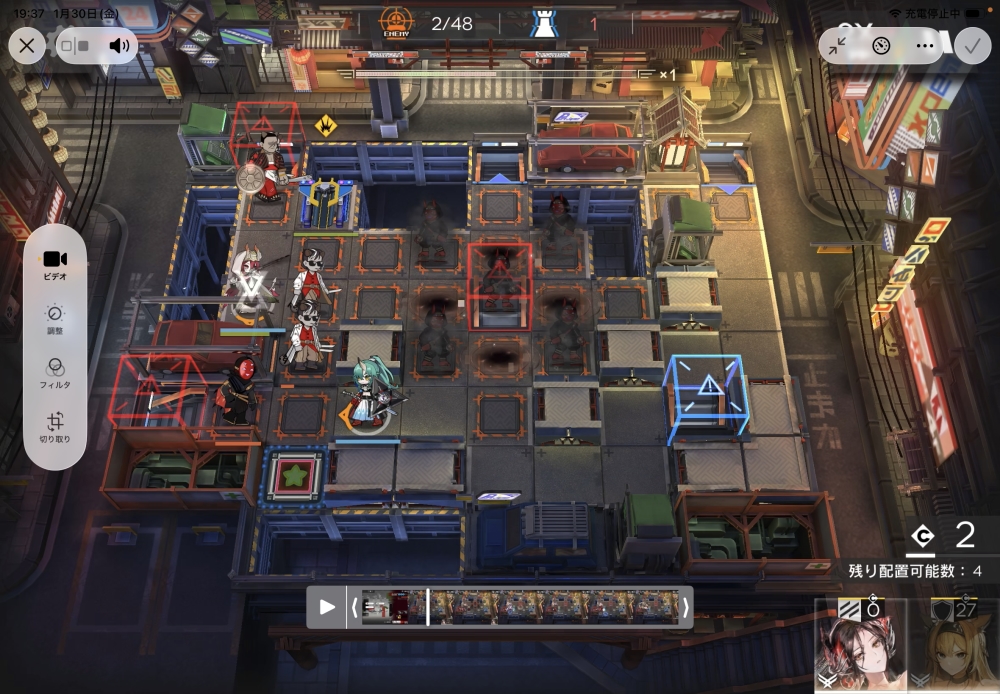Confirm edits with the checkmark button
This screenshot has height=694, width=1000.
coord(970,45)
